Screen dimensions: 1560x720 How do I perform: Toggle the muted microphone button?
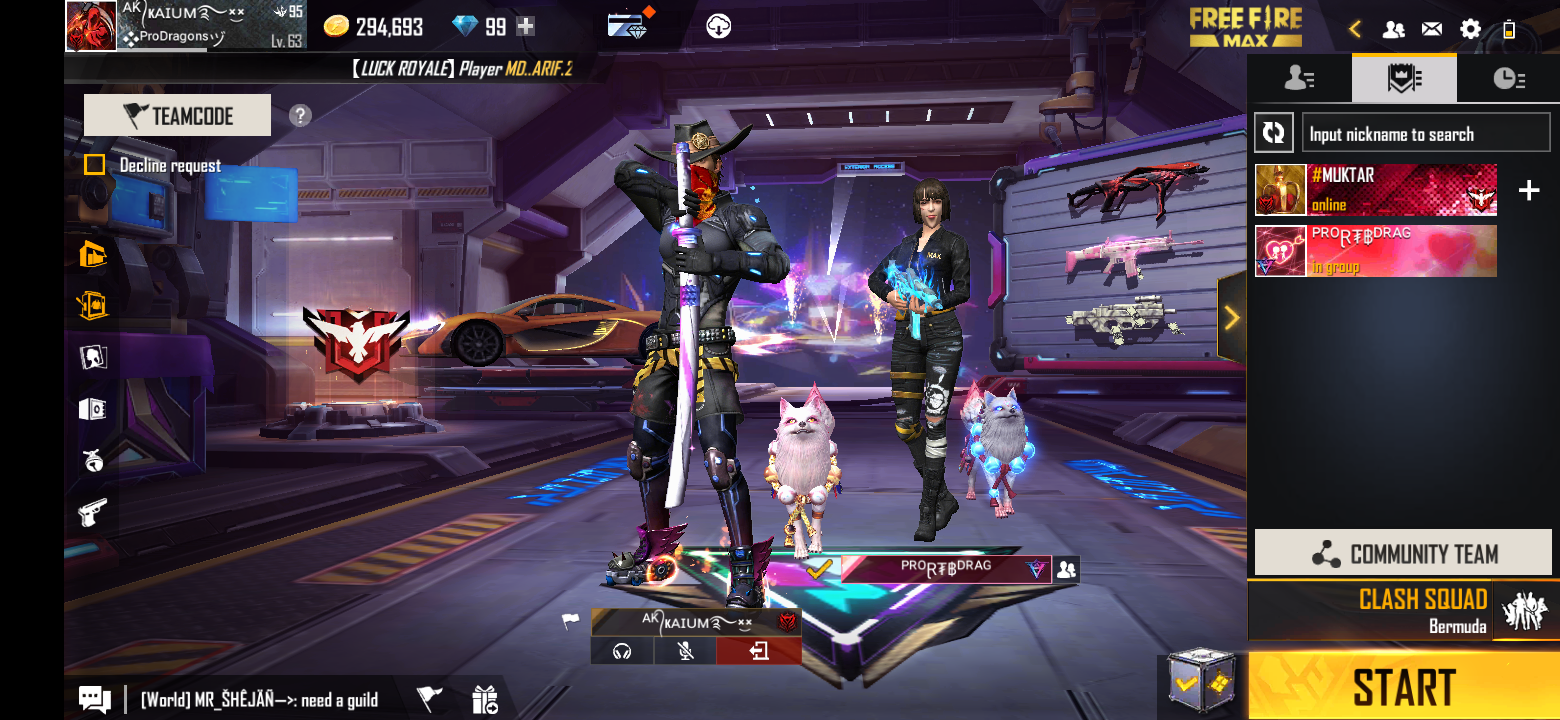685,652
